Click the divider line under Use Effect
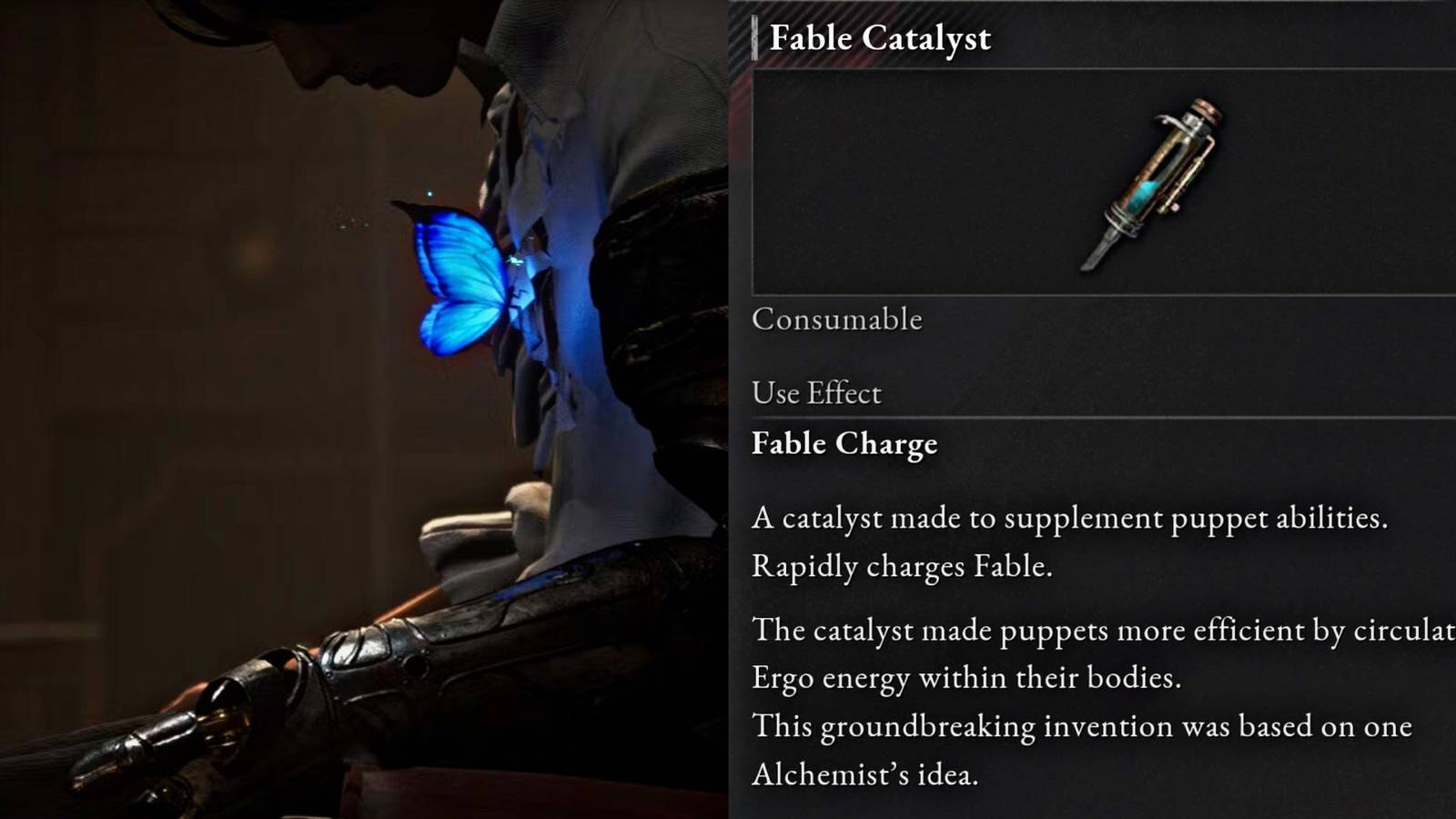 pos(1092,417)
